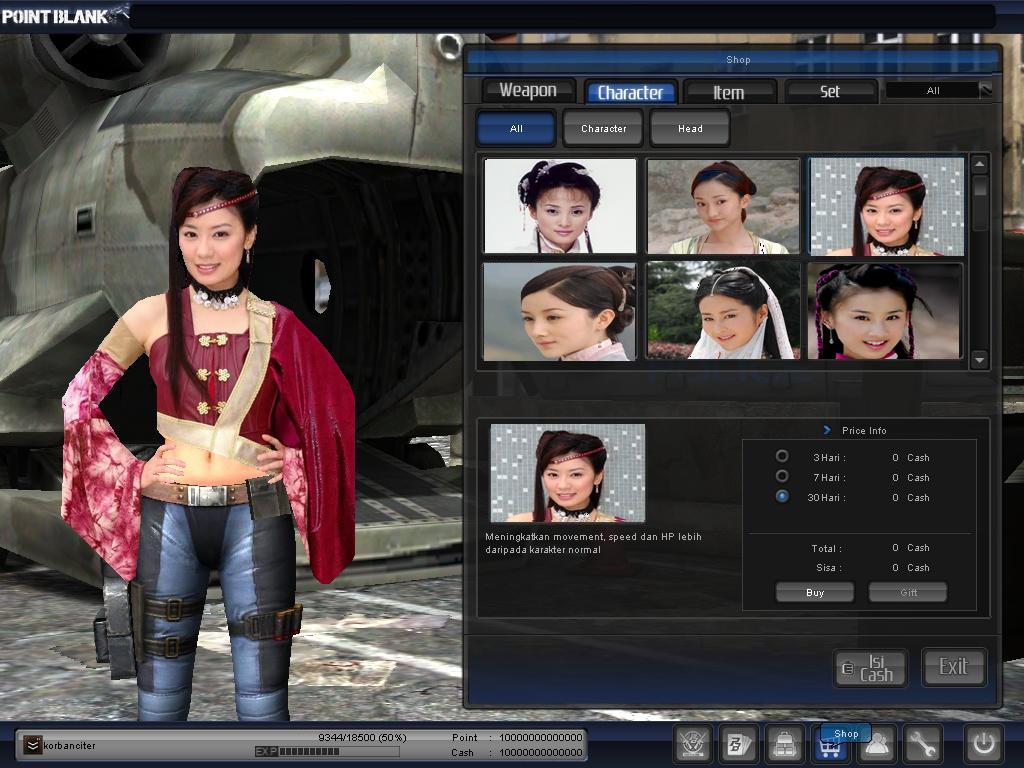Open the All dropdown filter
The width and height of the screenshot is (1024, 768).
[939, 91]
